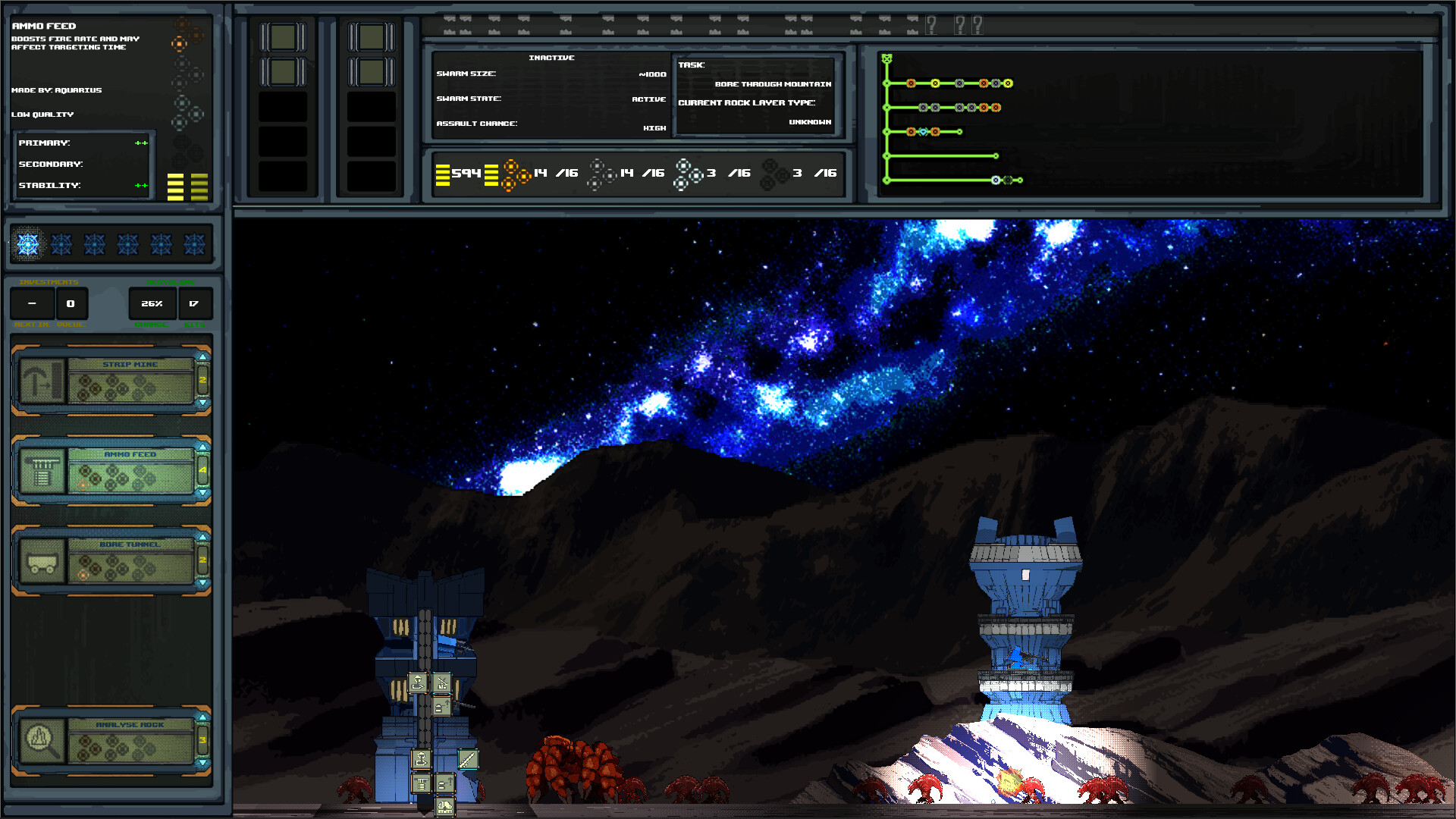Select the highlighted snowflake swarm icon
Screen dimensions: 1456x819
tap(28, 243)
